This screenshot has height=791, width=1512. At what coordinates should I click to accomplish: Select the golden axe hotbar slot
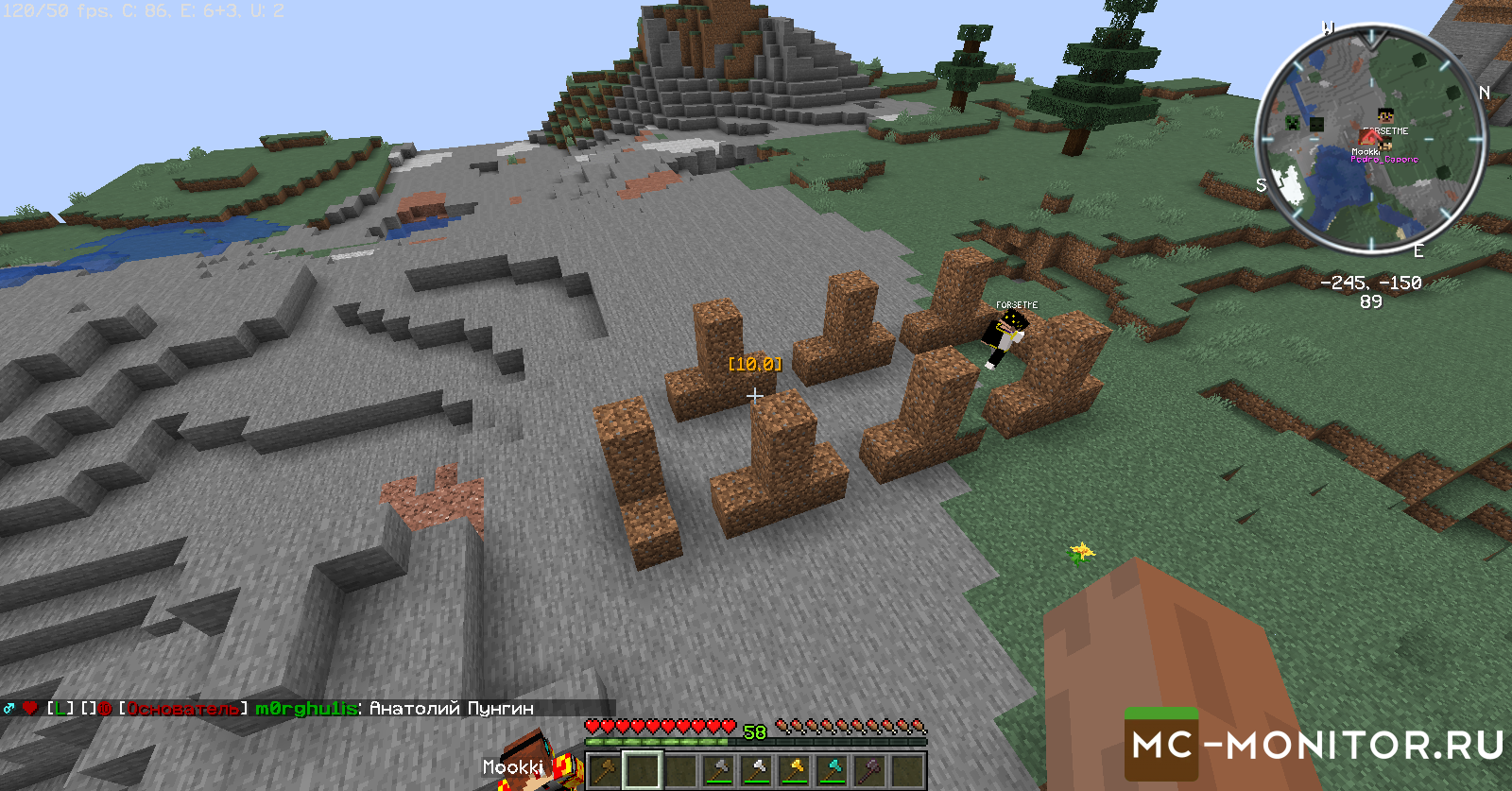click(x=794, y=770)
